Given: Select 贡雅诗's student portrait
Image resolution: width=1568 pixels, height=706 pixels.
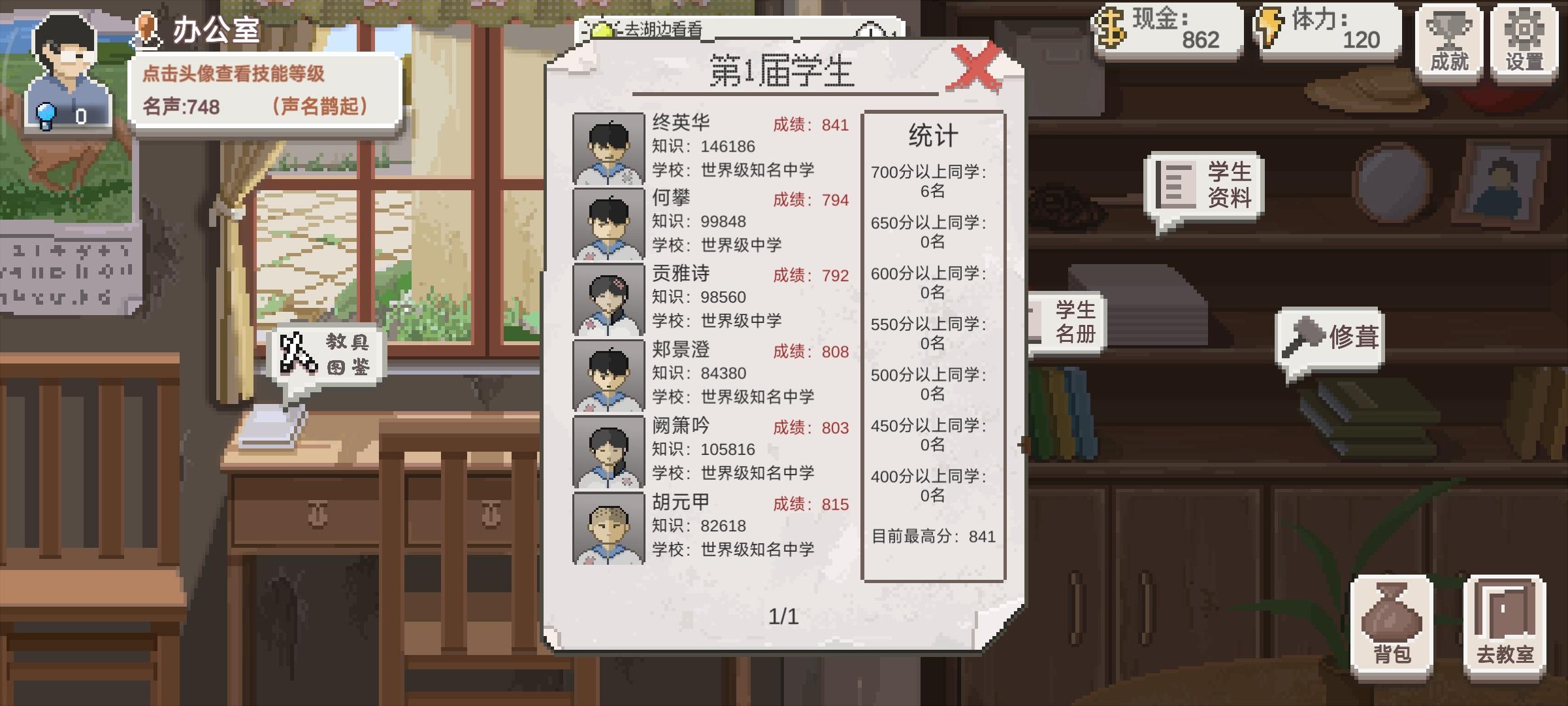Looking at the screenshot, I should (x=608, y=299).
